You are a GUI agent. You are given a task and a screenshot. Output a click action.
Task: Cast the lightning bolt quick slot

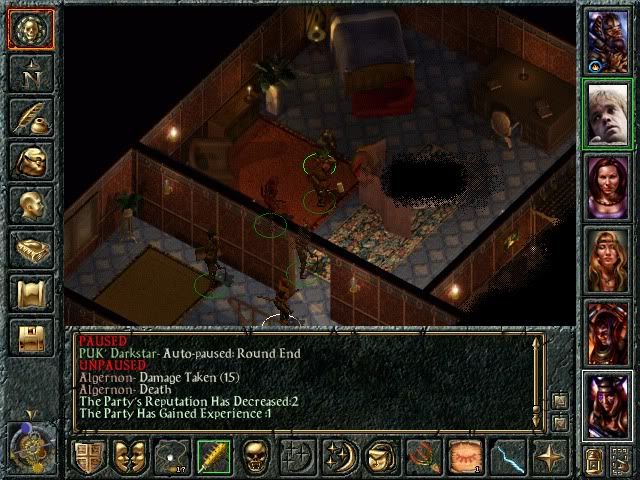[x=507, y=457]
